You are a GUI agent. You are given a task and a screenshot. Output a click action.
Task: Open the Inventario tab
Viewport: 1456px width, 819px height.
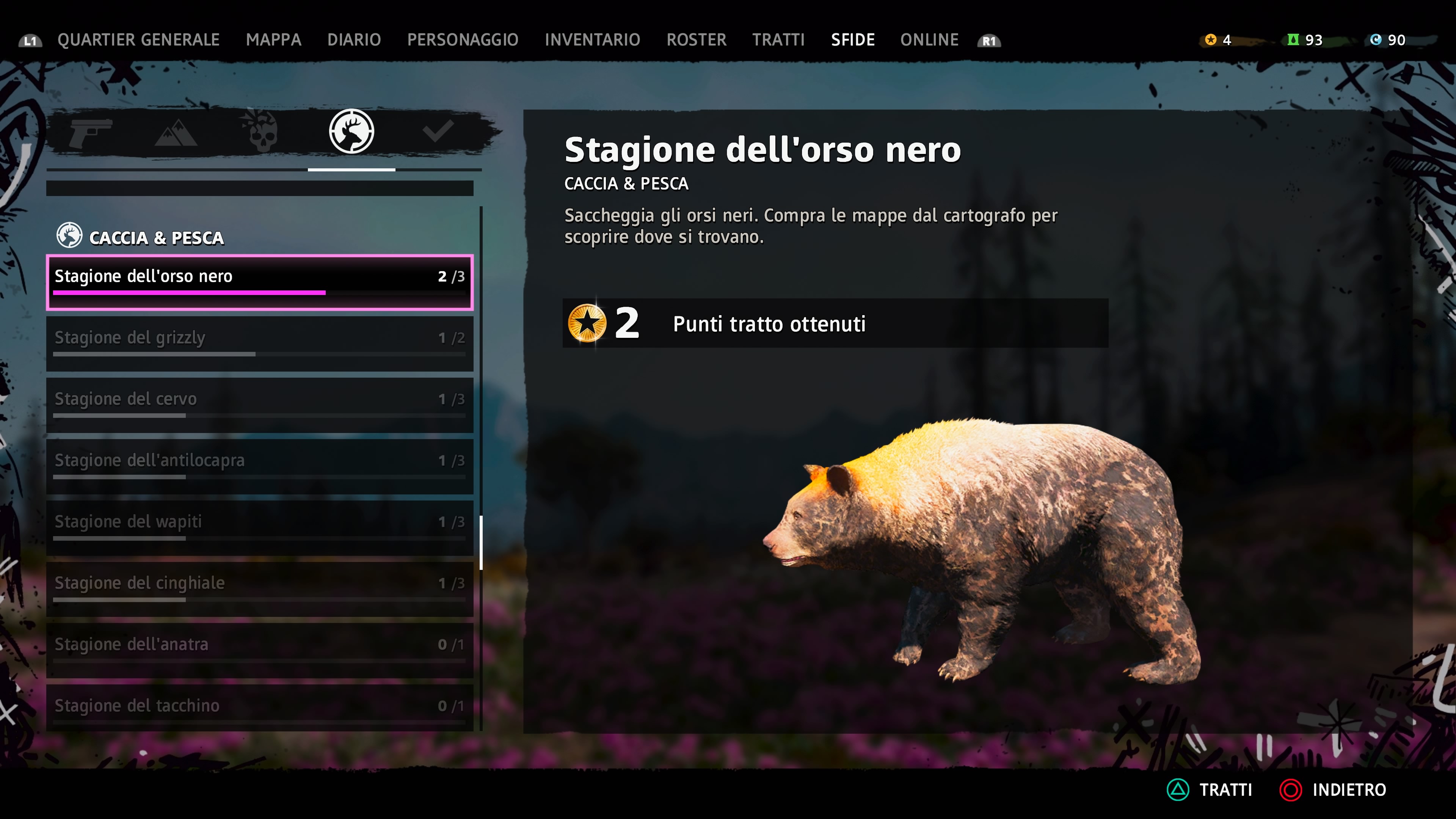tap(592, 40)
